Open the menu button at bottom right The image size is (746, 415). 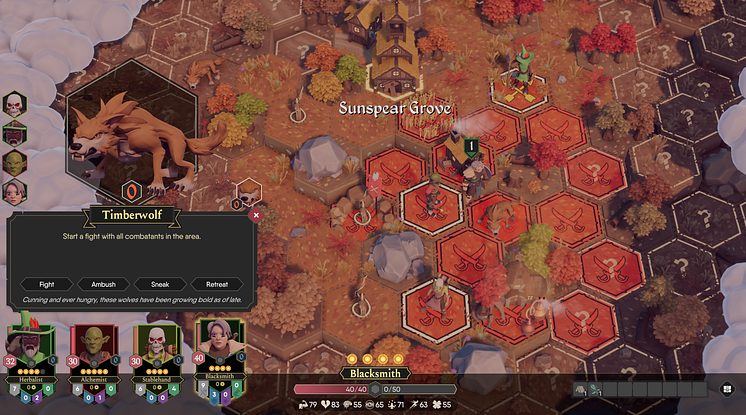pyautogui.click(x=726, y=389)
